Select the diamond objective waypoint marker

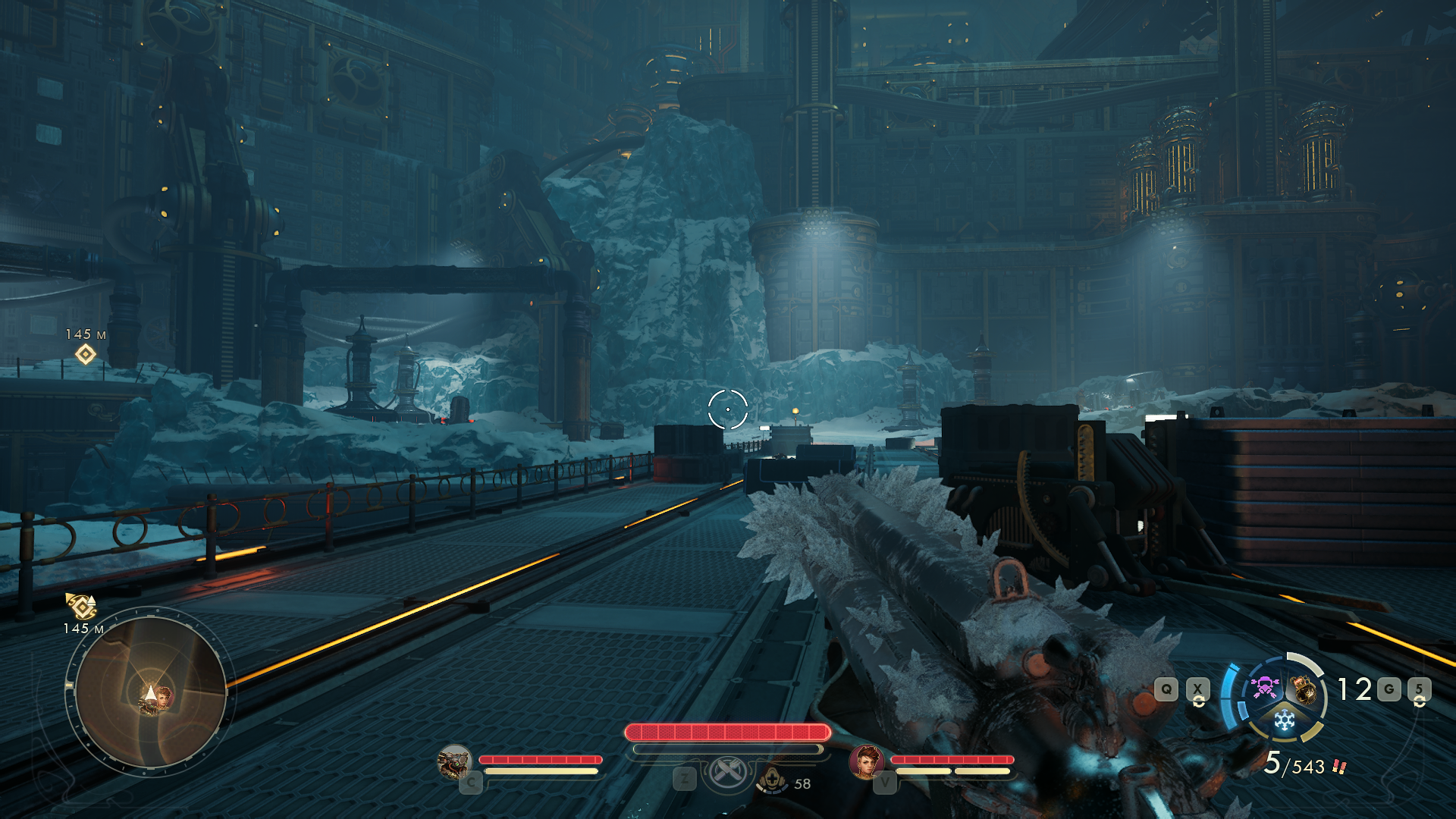86,354
